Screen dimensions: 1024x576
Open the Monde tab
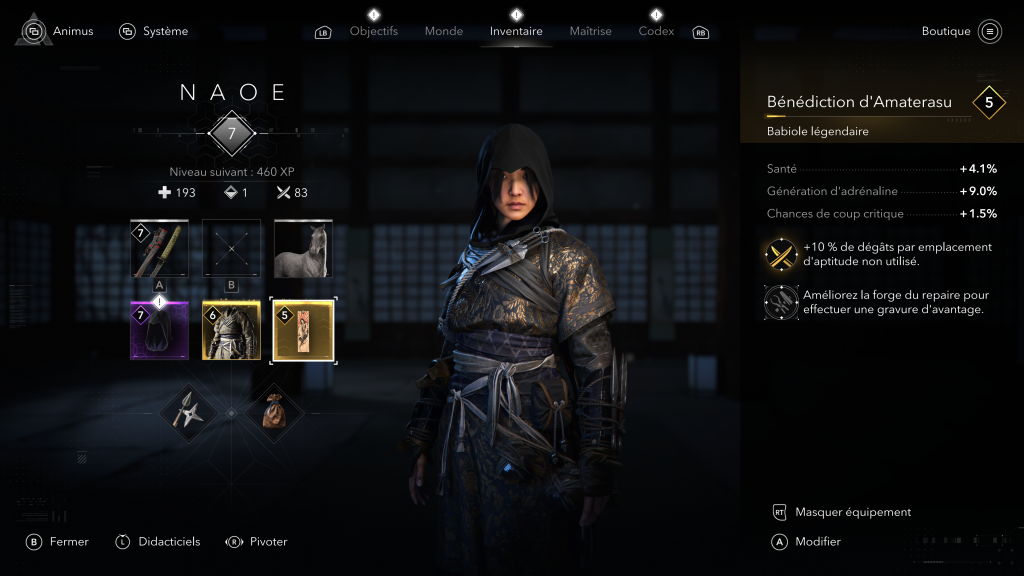tap(443, 31)
